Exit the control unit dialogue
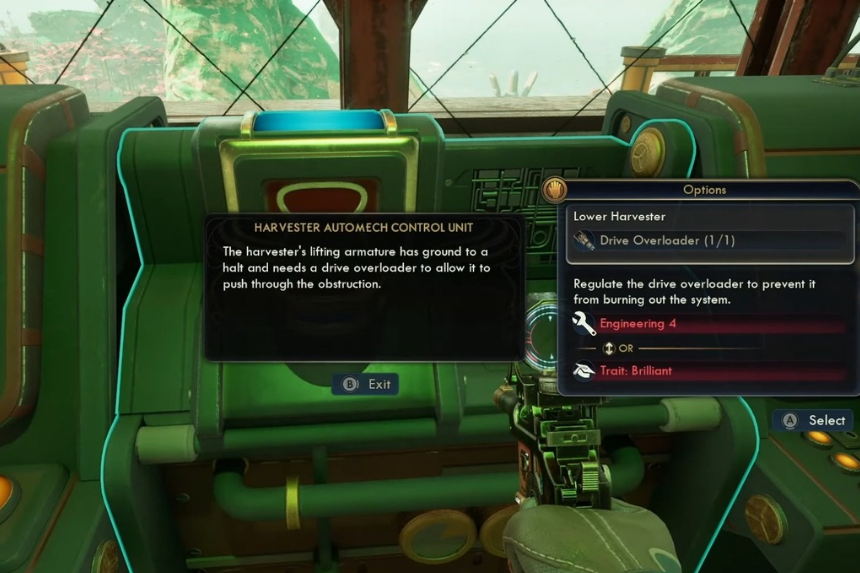Viewport: 860px width, 573px height. click(366, 384)
